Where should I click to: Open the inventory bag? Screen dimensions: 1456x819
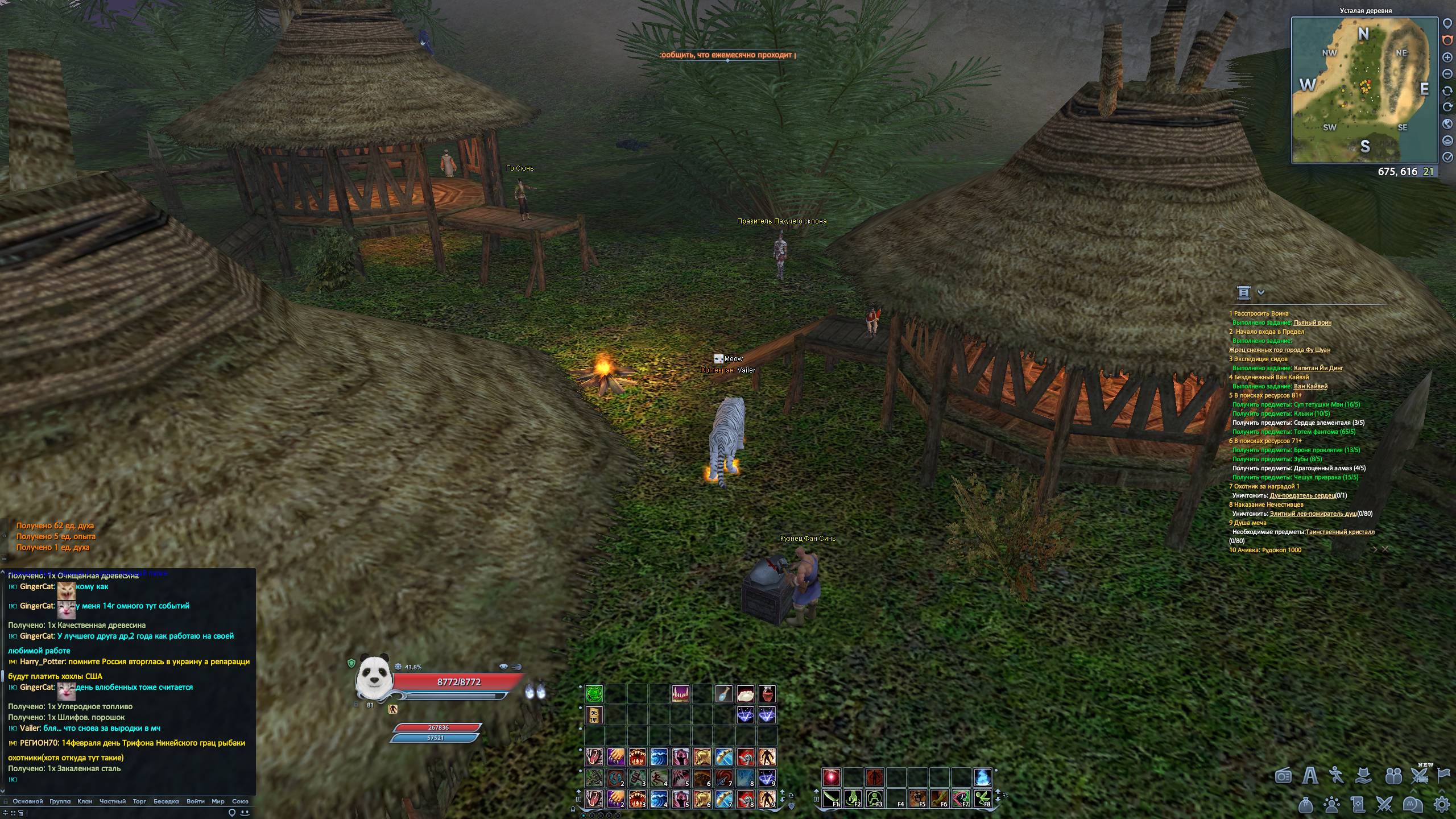point(1305,804)
